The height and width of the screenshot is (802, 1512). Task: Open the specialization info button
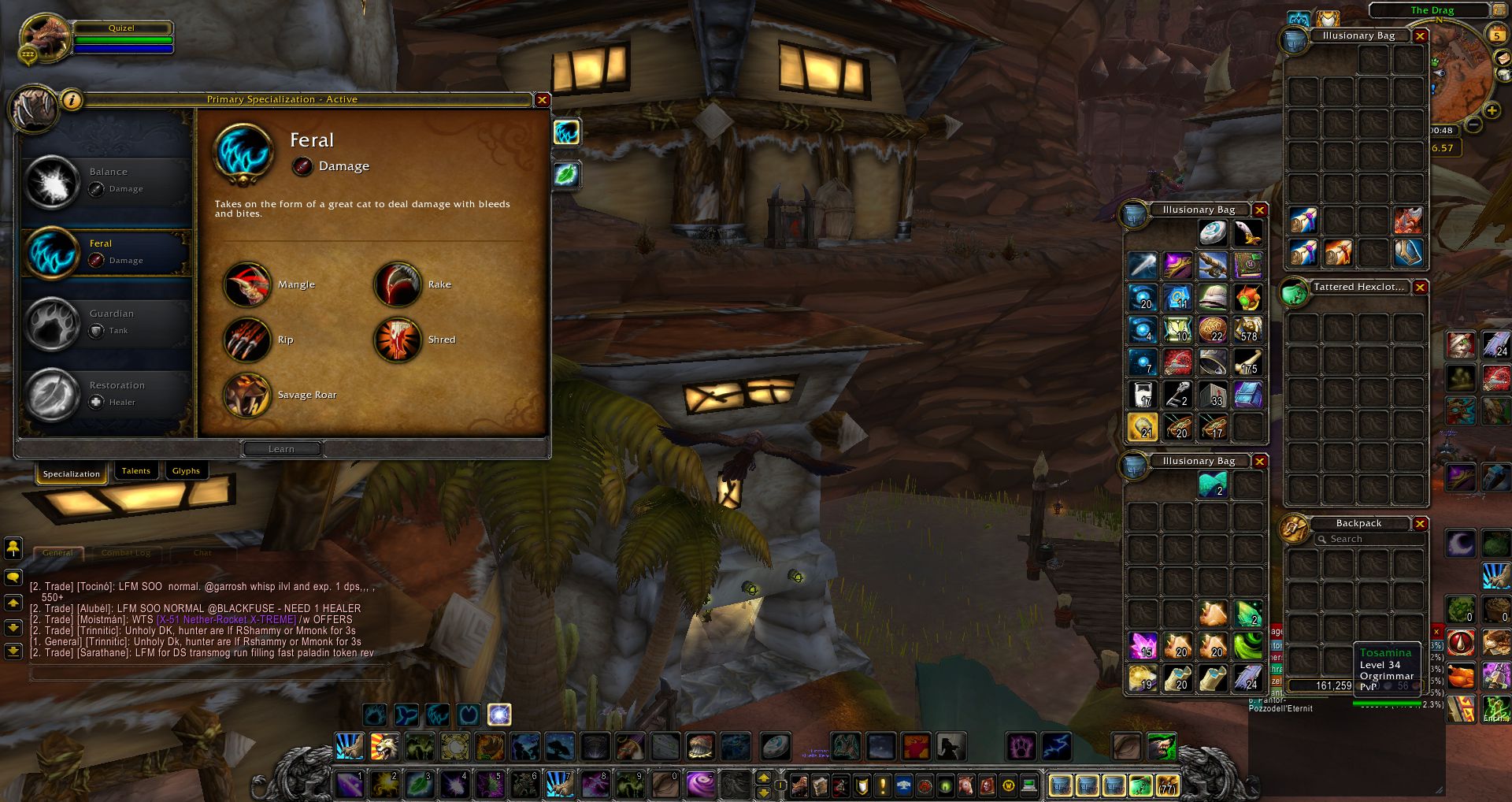72,100
